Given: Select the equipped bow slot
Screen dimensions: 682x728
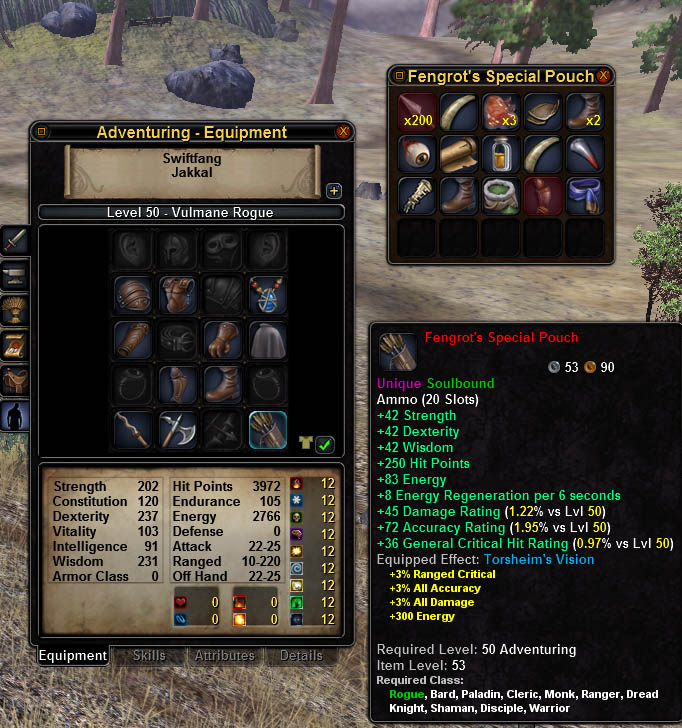Looking at the screenshot, I should 133,430.
